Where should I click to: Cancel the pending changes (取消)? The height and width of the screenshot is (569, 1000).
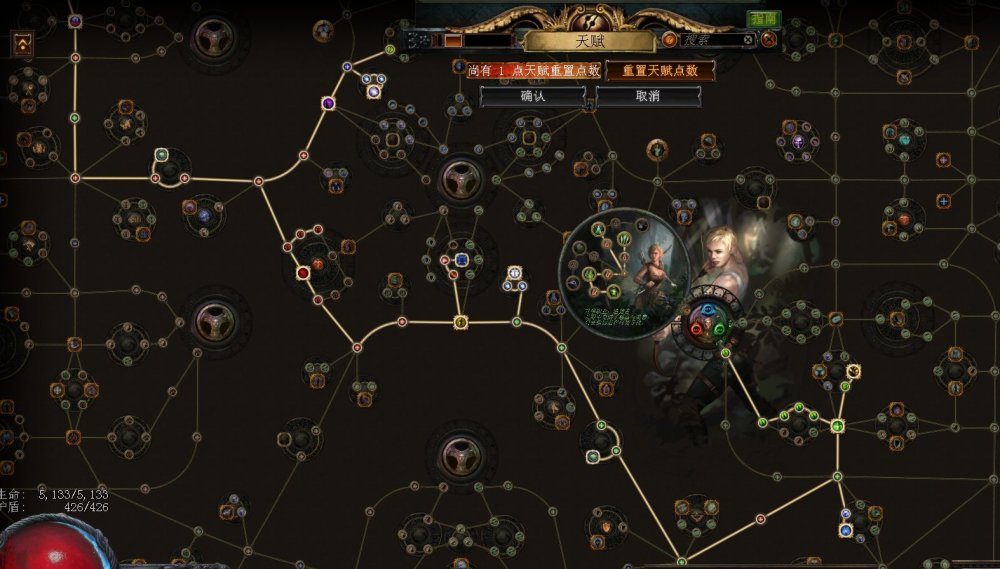[x=648, y=97]
